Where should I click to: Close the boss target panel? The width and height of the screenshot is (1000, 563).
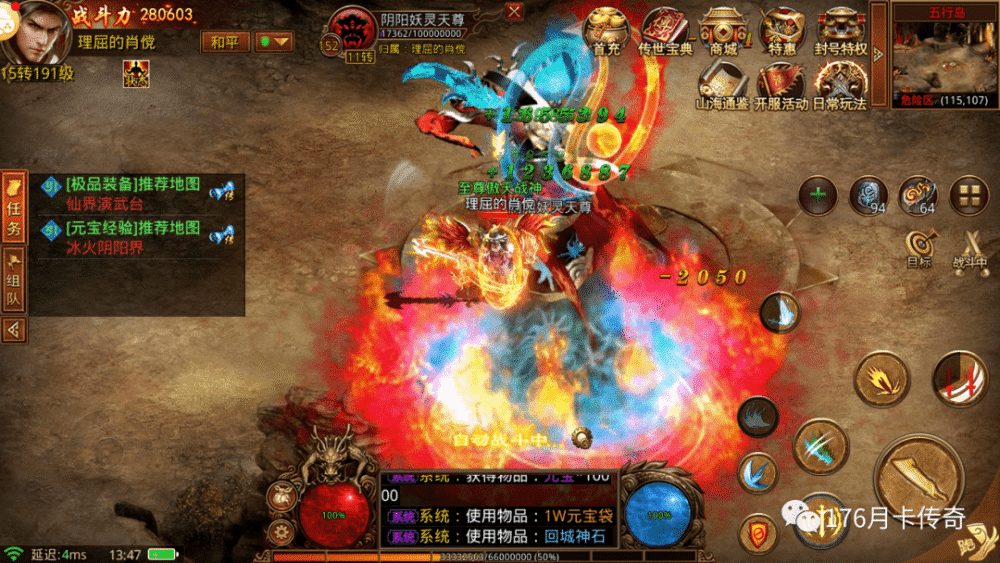[x=514, y=12]
